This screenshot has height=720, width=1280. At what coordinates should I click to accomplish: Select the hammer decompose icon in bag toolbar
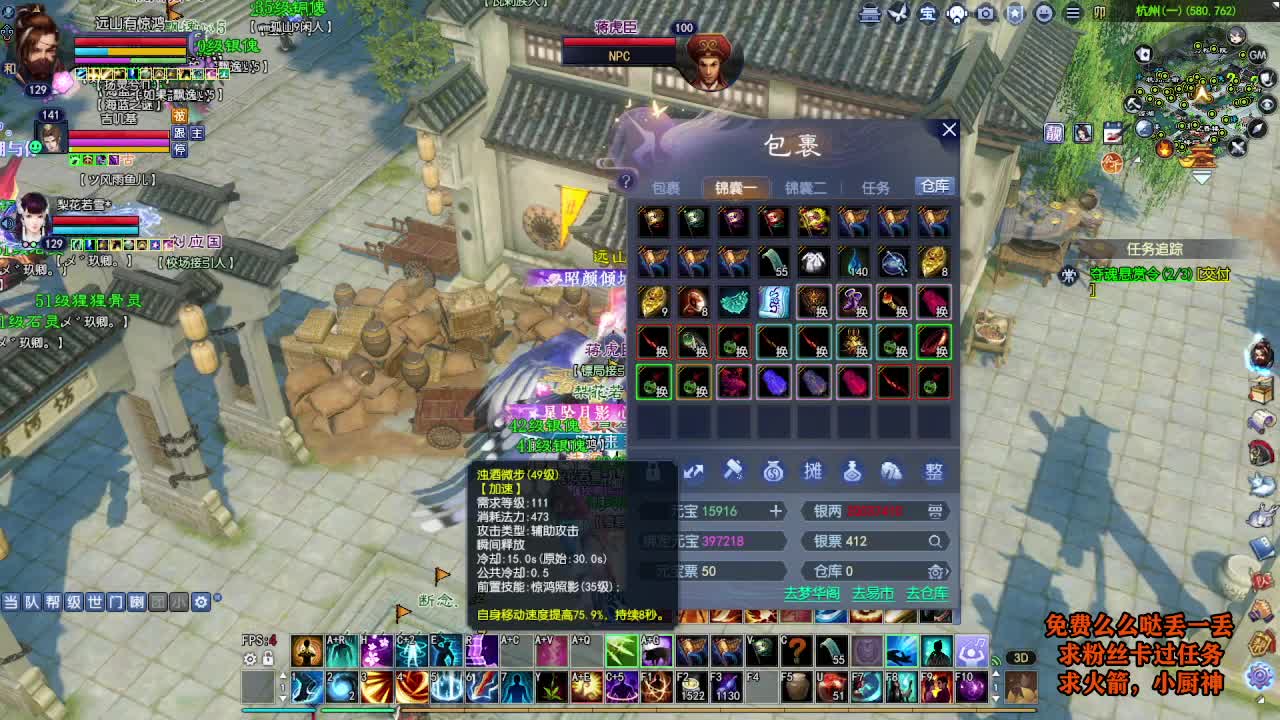click(732, 472)
